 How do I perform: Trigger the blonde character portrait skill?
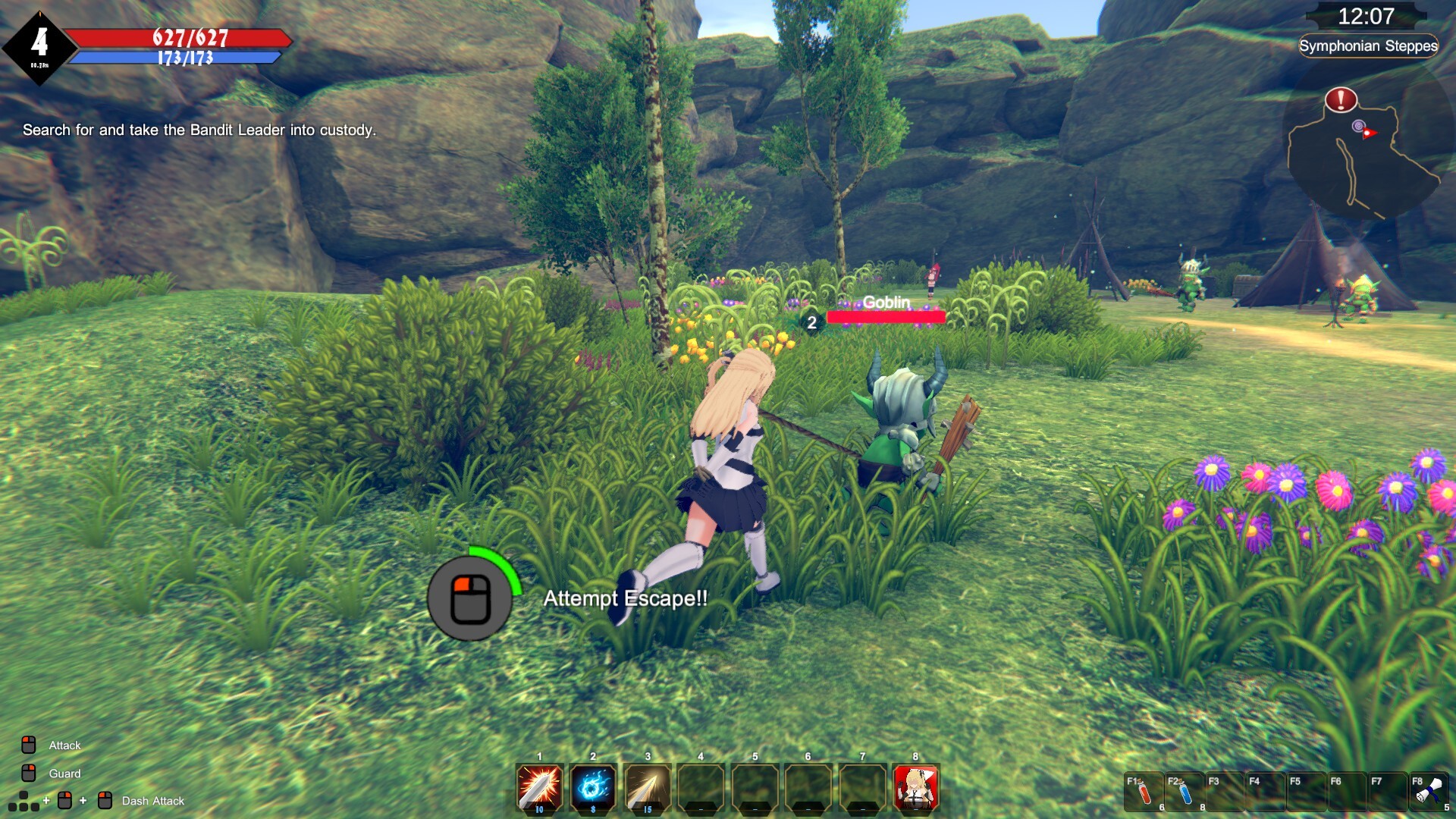coord(916,787)
